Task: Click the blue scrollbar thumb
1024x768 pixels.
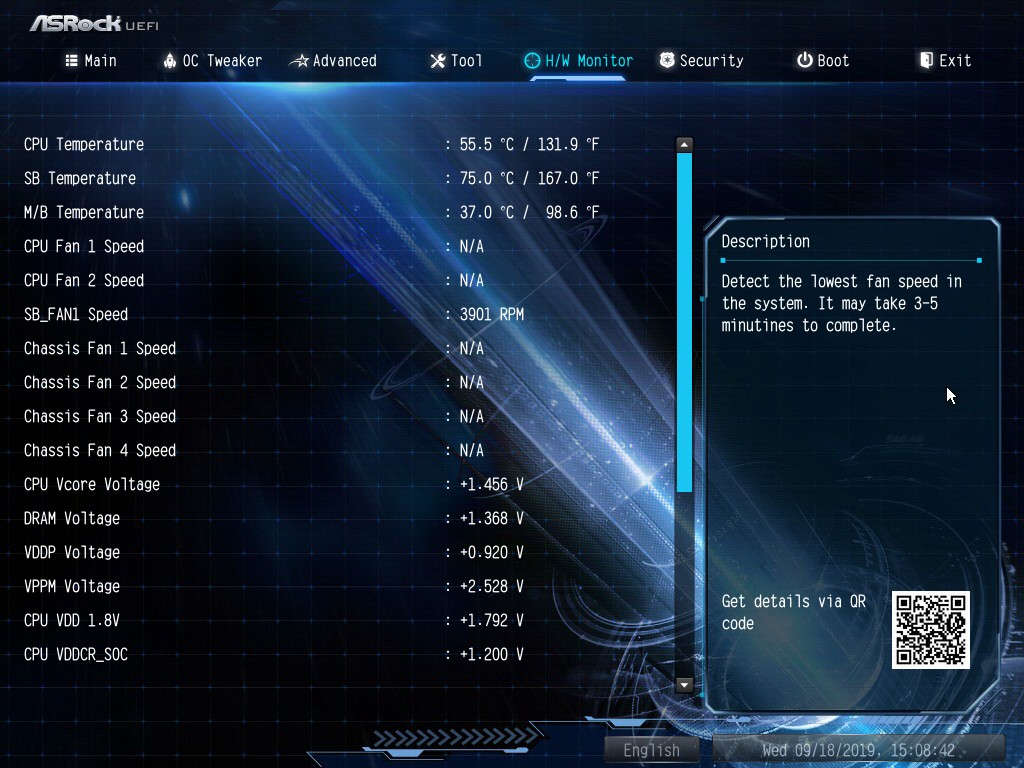Action: click(x=684, y=320)
